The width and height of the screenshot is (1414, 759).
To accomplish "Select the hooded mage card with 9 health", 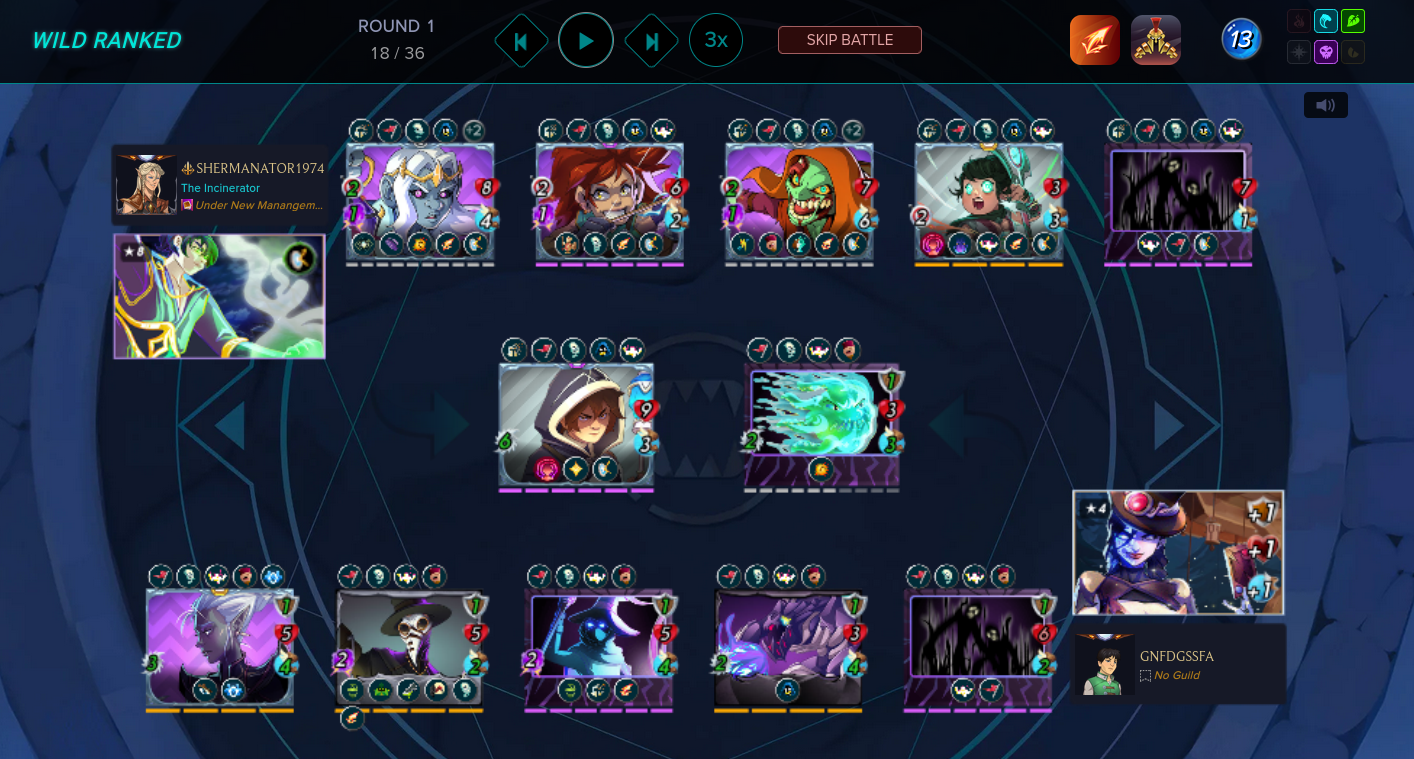I will (575, 425).
